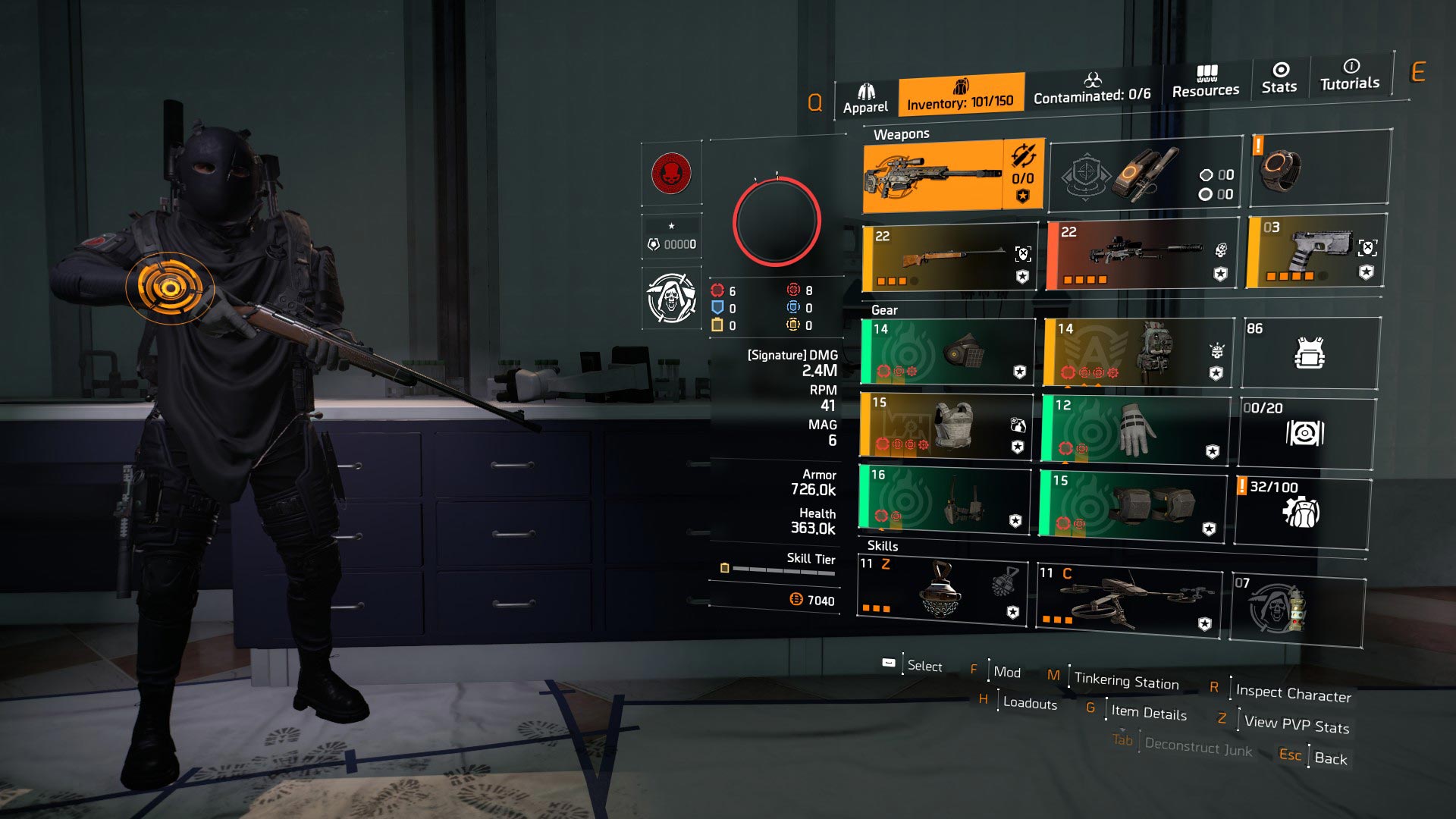This screenshot has width=1456, height=819.
Task: Switch to the Apparel tab
Action: click(865, 99)
